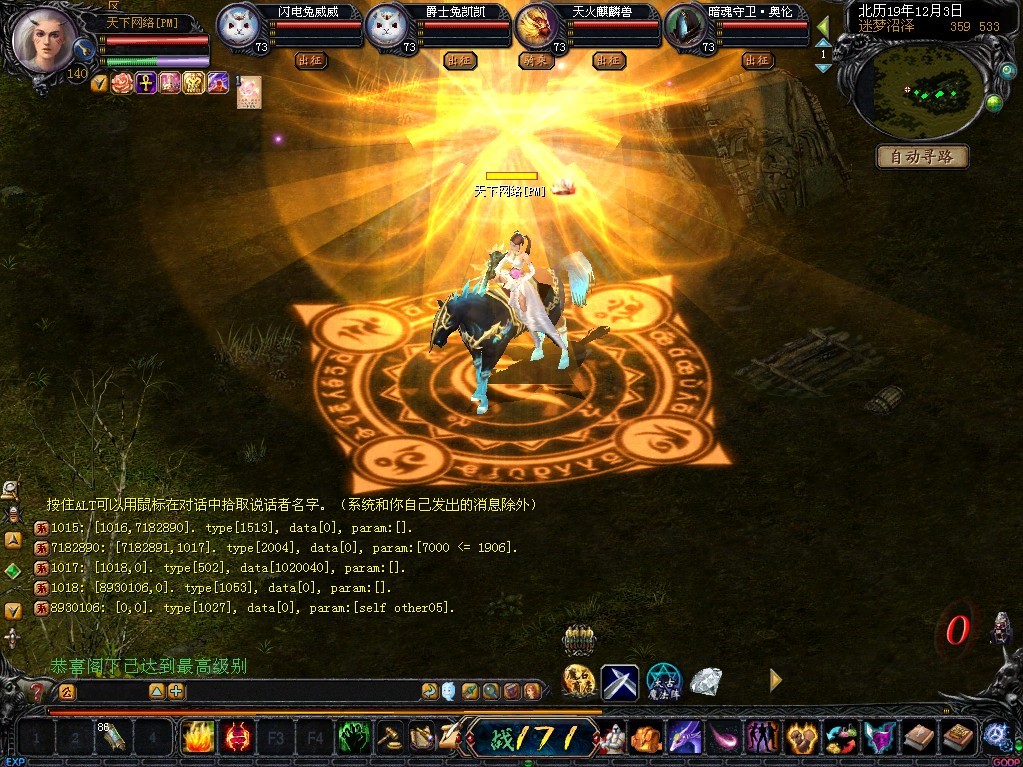Select the white diamond icon
1023x767 pixels.
click(x=707, y=682)
